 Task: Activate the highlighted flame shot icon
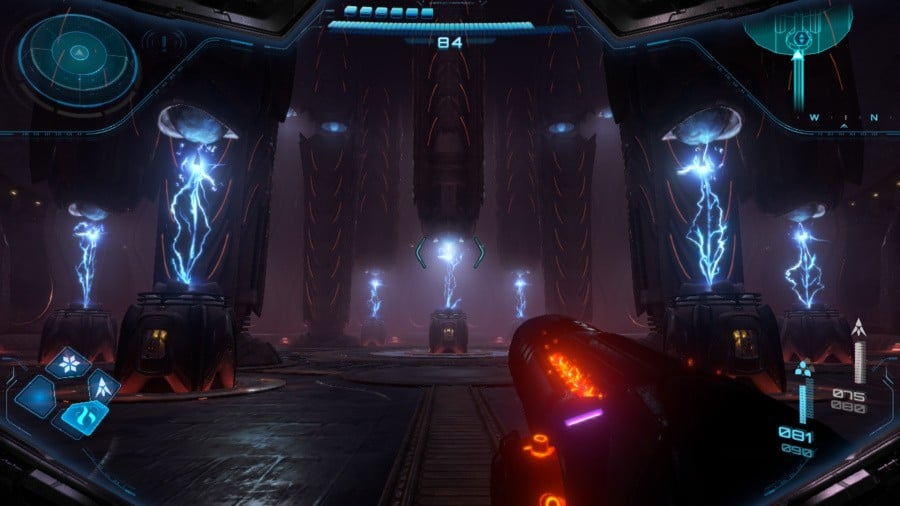point(82,416)
